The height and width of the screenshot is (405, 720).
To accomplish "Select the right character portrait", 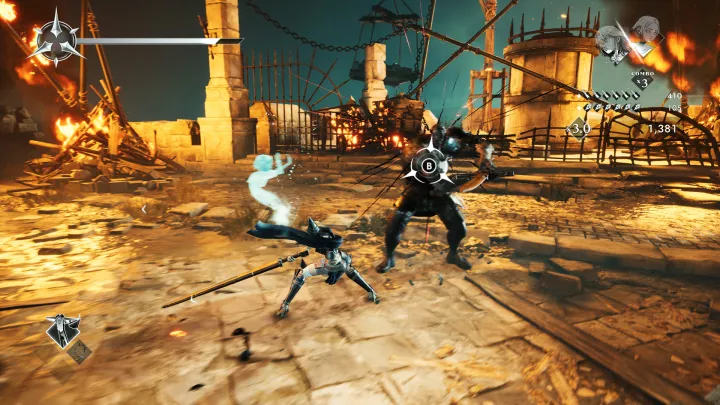I will [x=645, y=32].
